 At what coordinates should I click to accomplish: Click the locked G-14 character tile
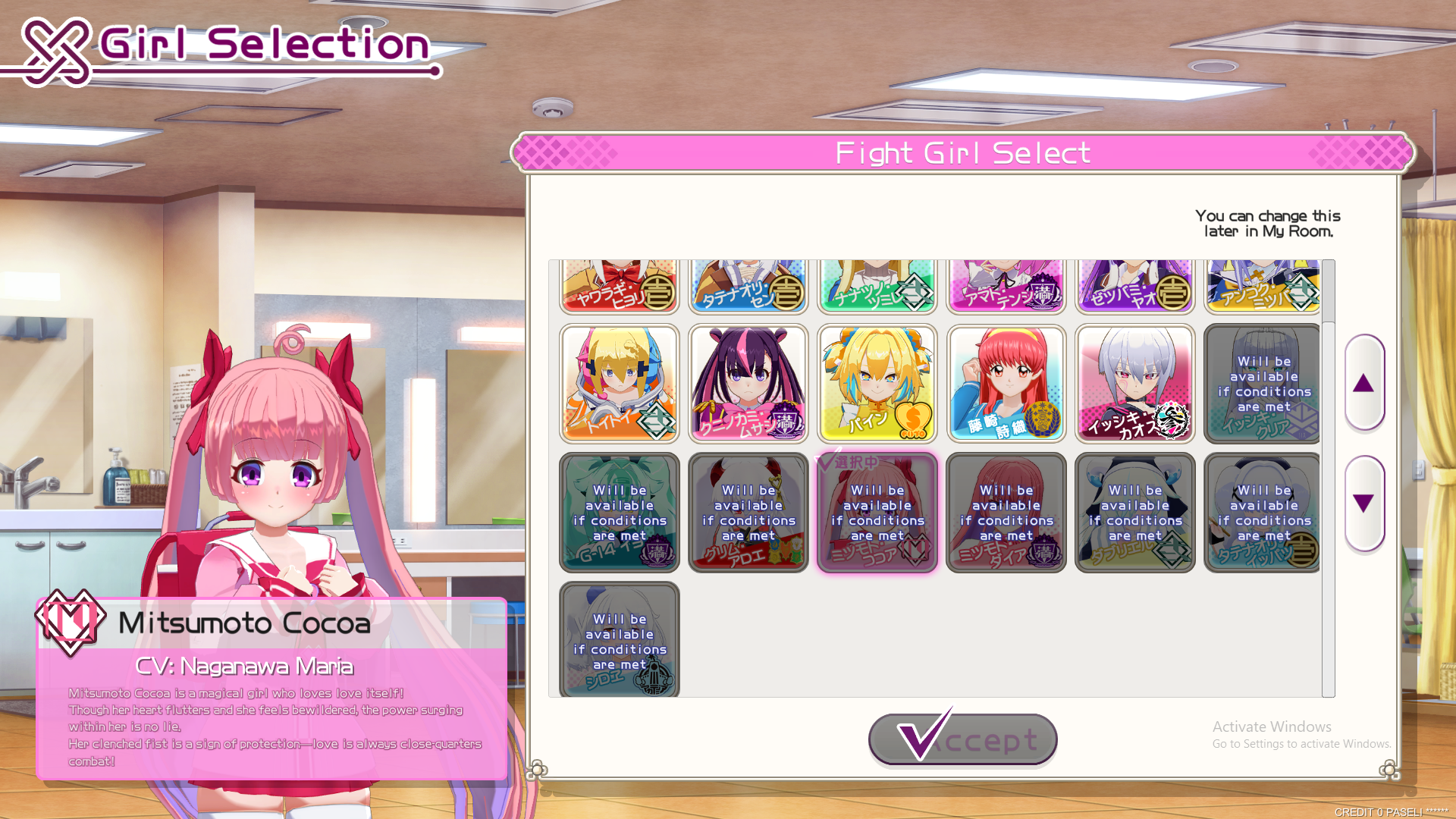coord(619,513)
